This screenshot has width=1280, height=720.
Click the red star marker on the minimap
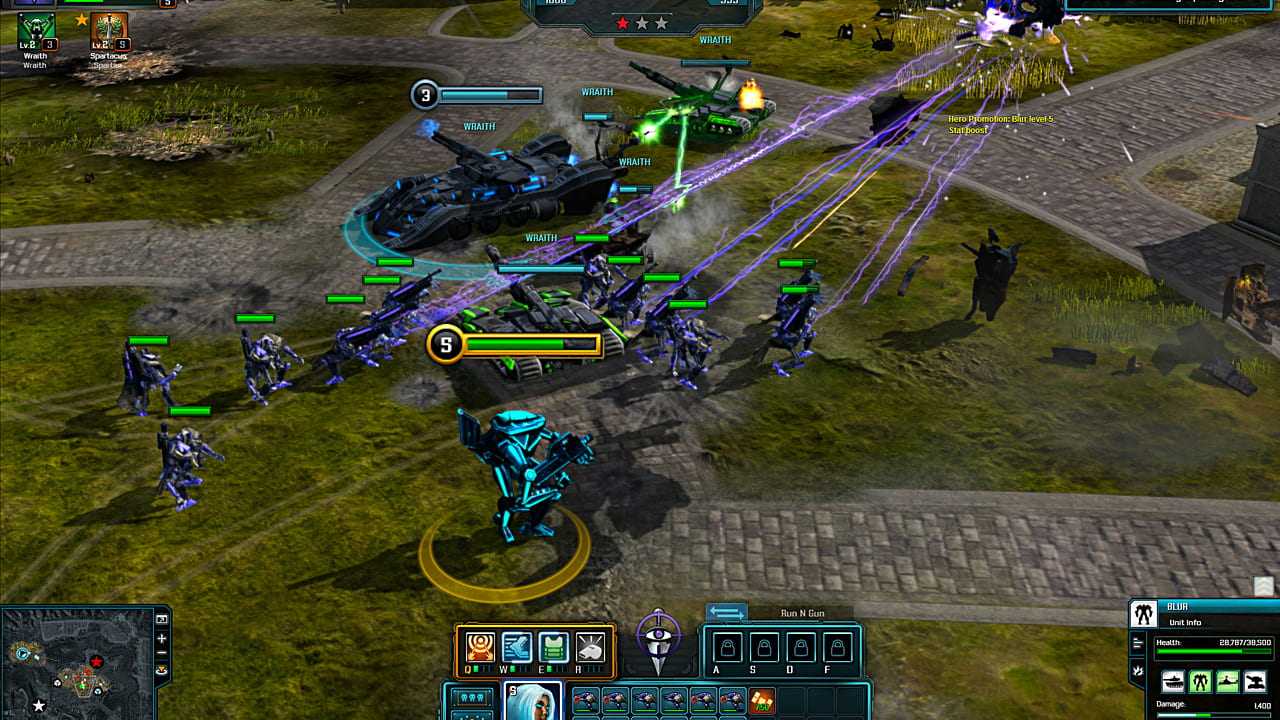point(97,661)
